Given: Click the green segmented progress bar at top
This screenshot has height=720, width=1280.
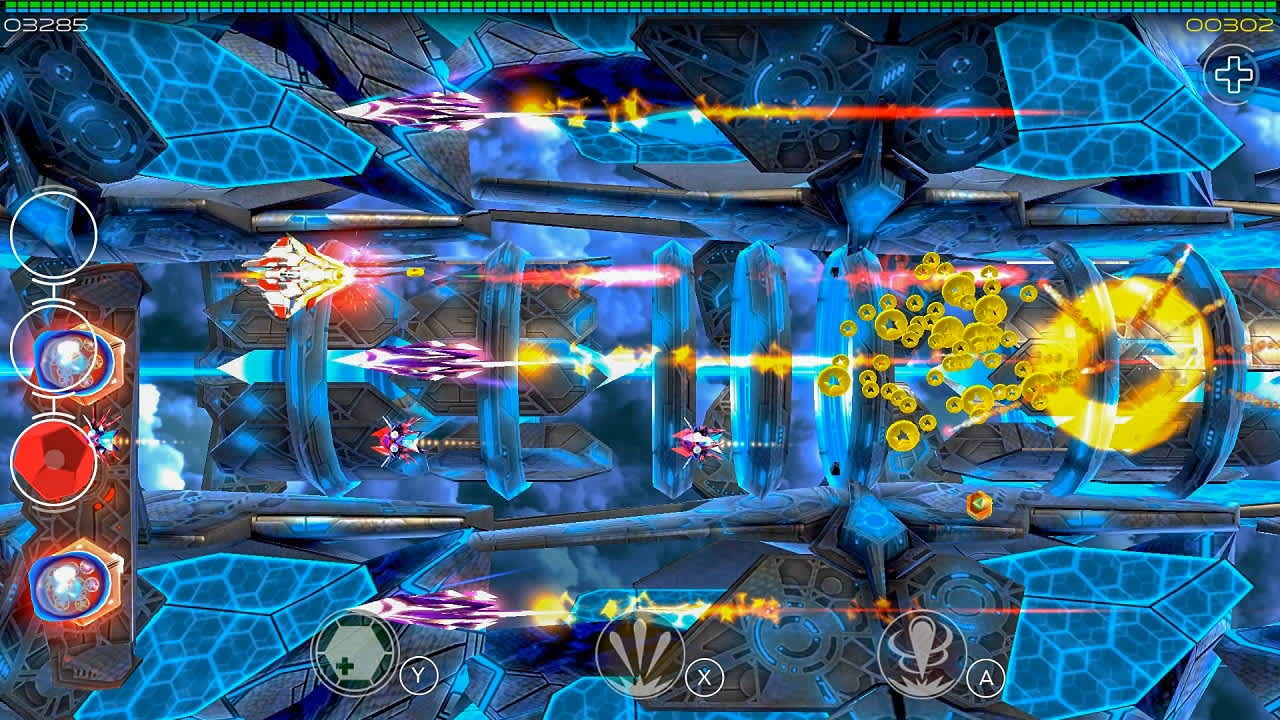Looking at the screenshot, I should [640, 7].
